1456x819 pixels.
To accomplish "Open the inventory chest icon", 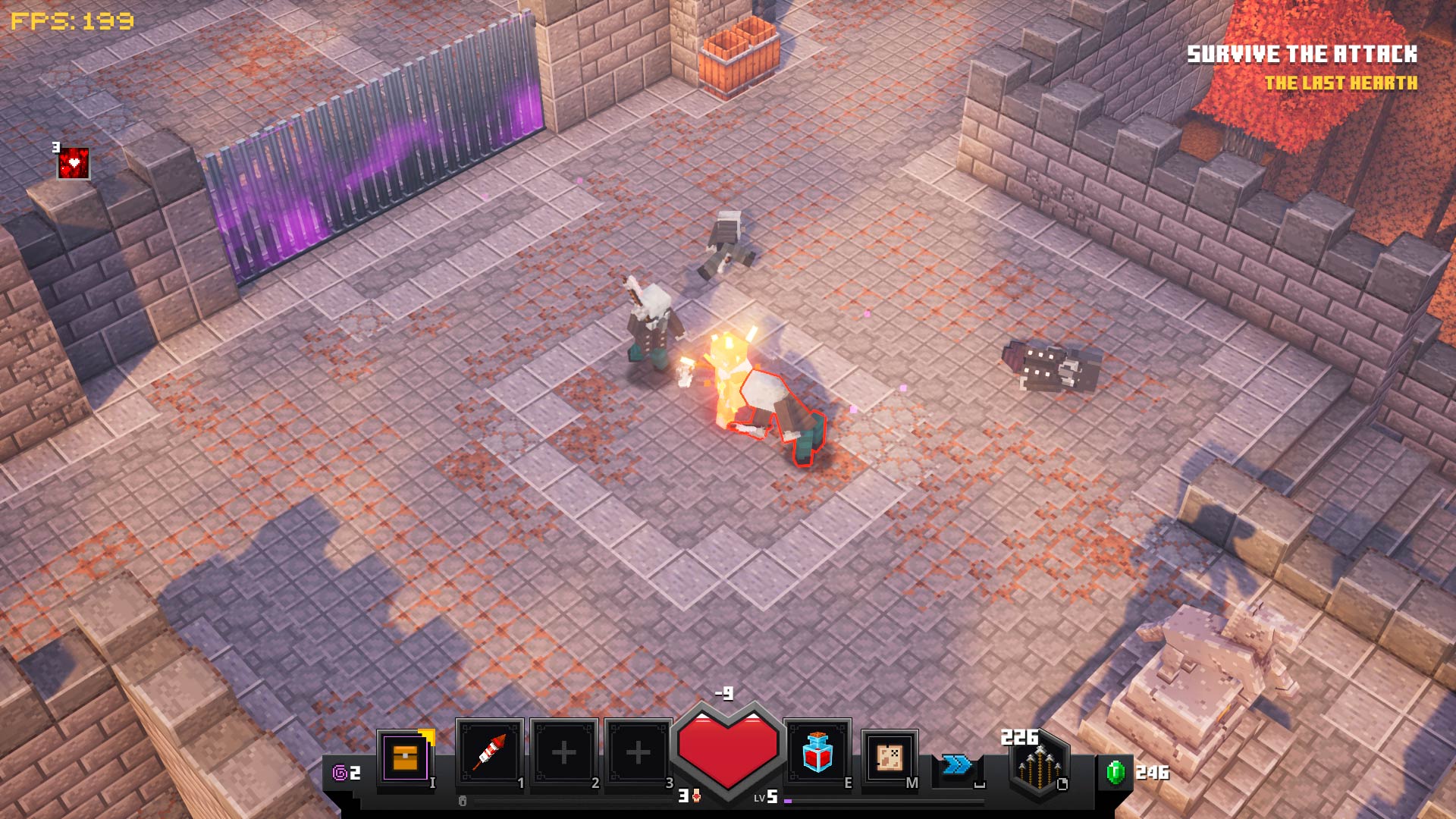I will pyautogui.click(x=405, y=757).
